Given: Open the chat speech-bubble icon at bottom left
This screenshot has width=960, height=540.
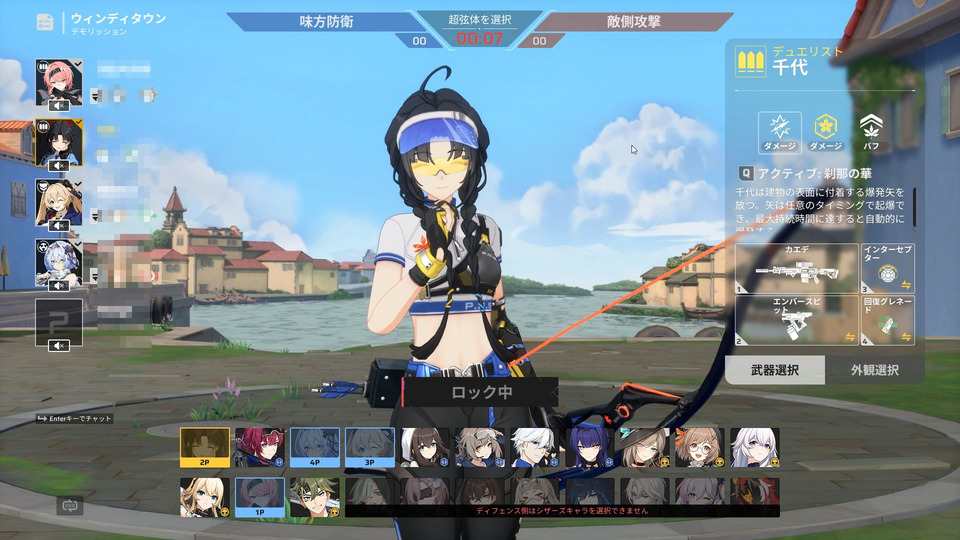Looking at the screenshot, I should click(70, 506).
